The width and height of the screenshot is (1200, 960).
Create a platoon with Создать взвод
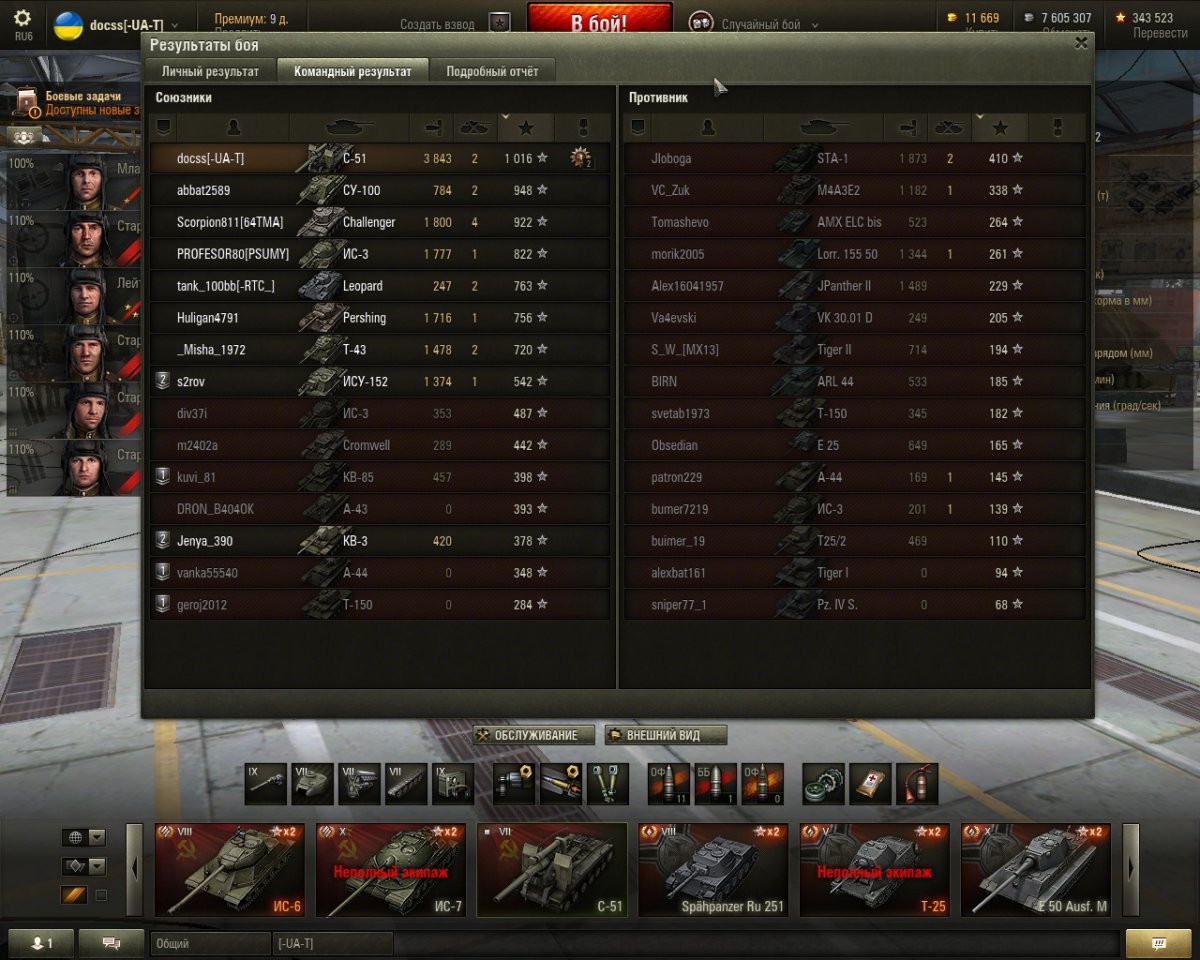(x=437, y=24)
